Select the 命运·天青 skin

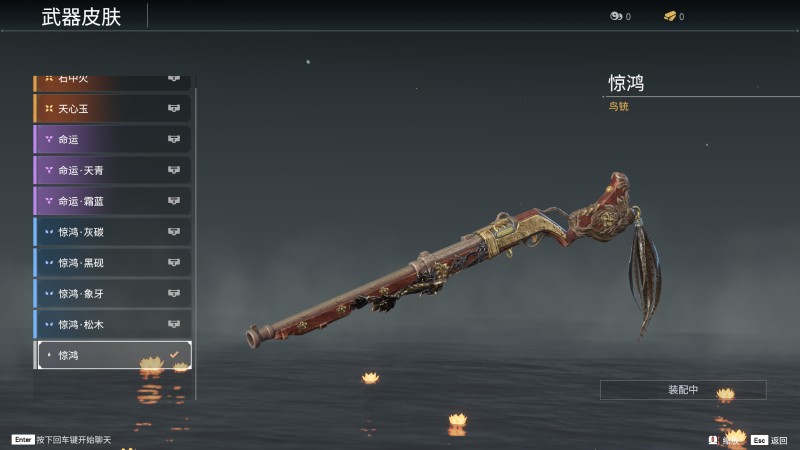click(112, 170)
